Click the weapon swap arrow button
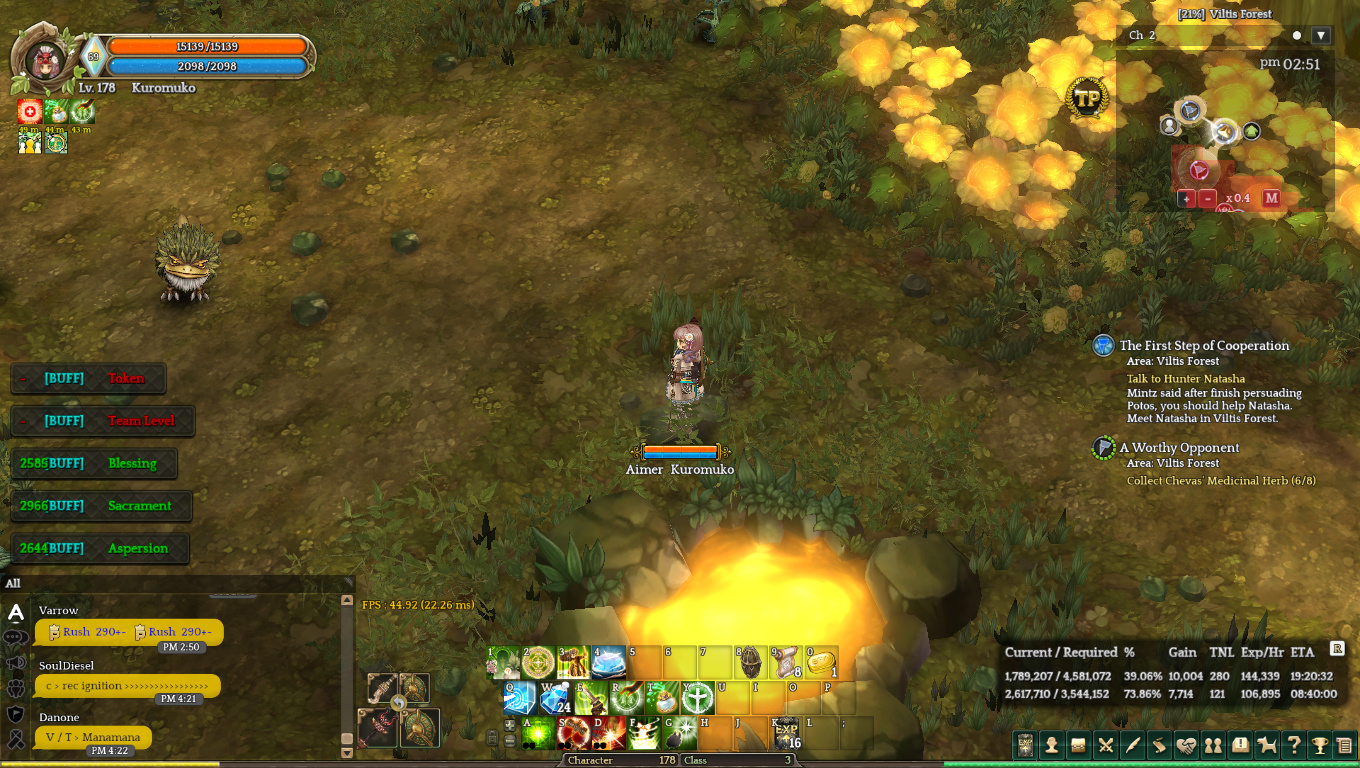This screenshot has width=1360, height=768. point(398,702)
